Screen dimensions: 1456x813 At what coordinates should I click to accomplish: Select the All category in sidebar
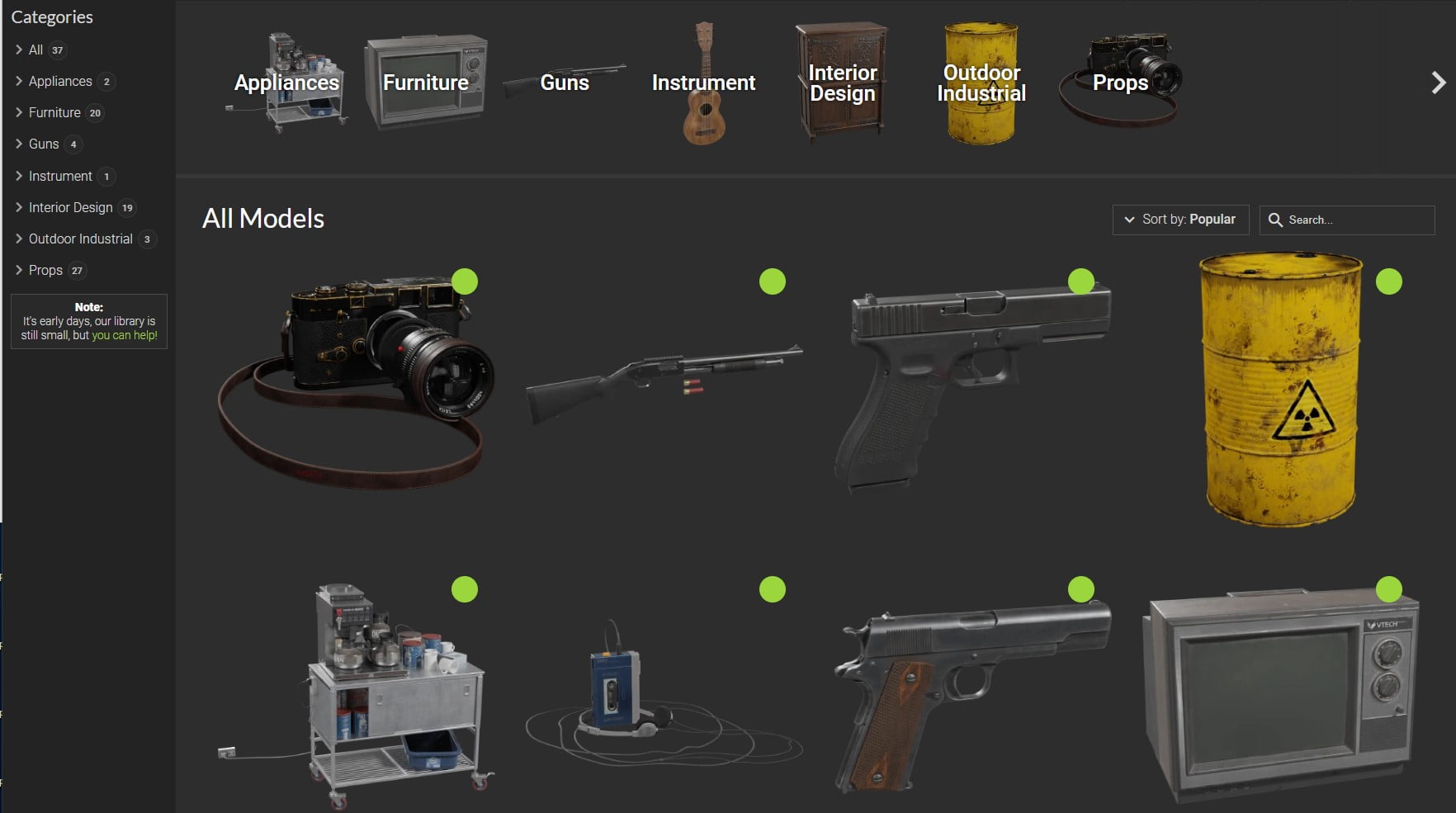click(35, 50)
